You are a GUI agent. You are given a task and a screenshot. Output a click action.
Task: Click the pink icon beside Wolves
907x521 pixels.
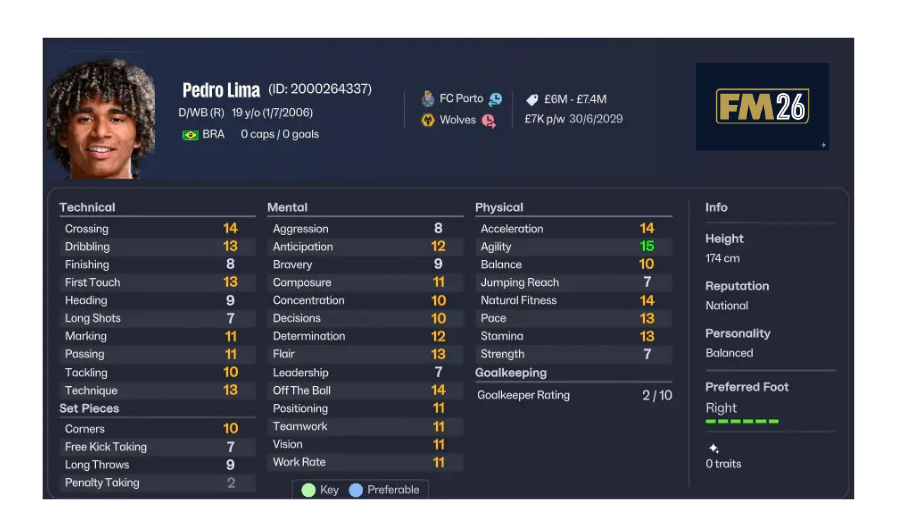point(488,121)
